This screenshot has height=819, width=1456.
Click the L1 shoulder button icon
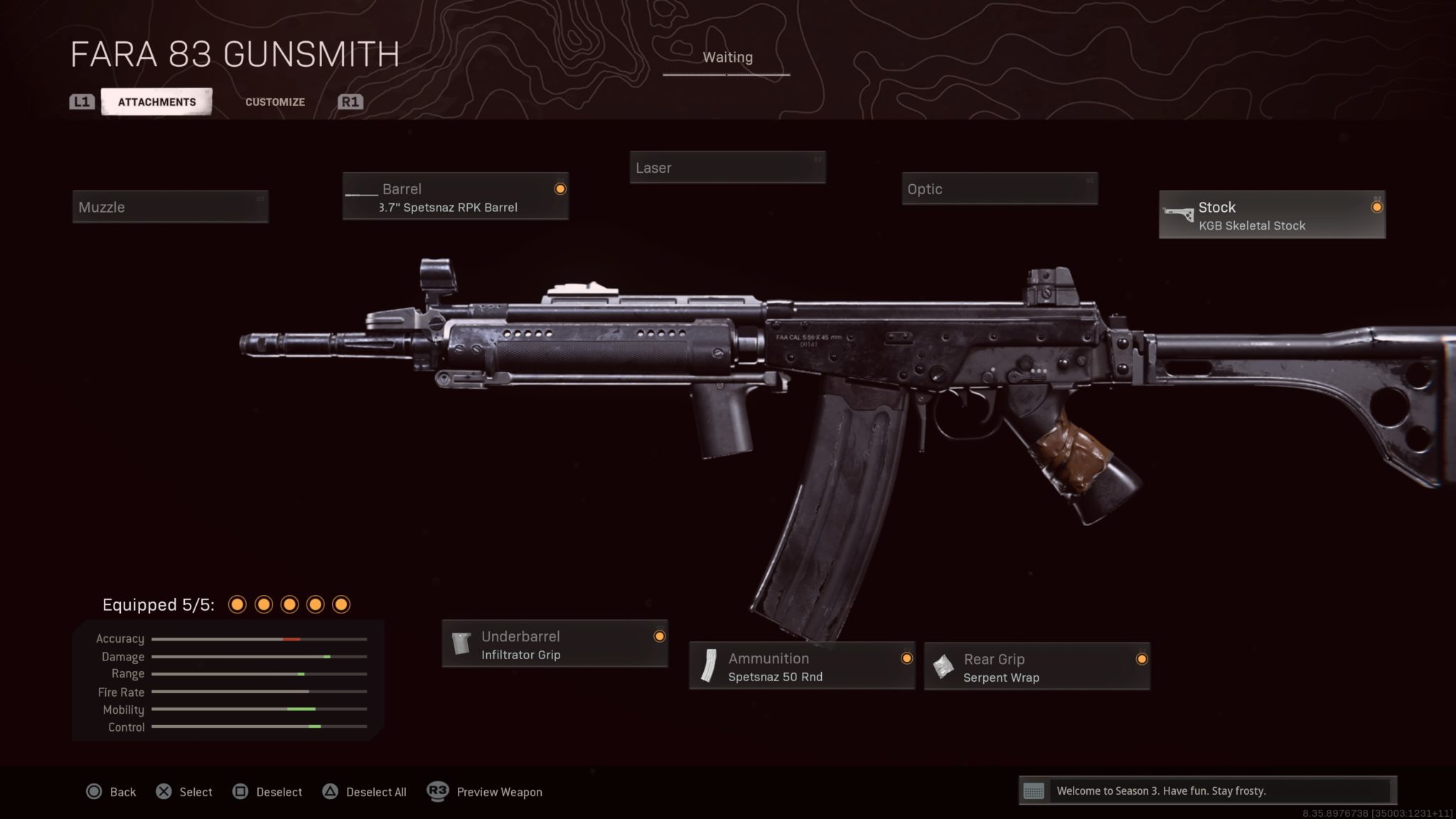[x=80, y=101]
